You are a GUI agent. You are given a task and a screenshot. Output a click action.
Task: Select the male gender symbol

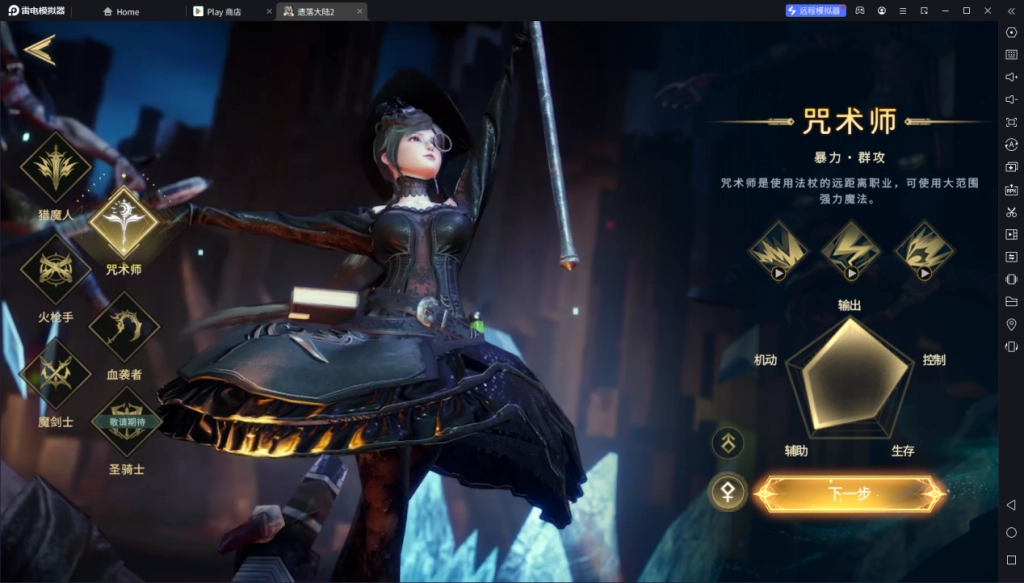point(727,441)
